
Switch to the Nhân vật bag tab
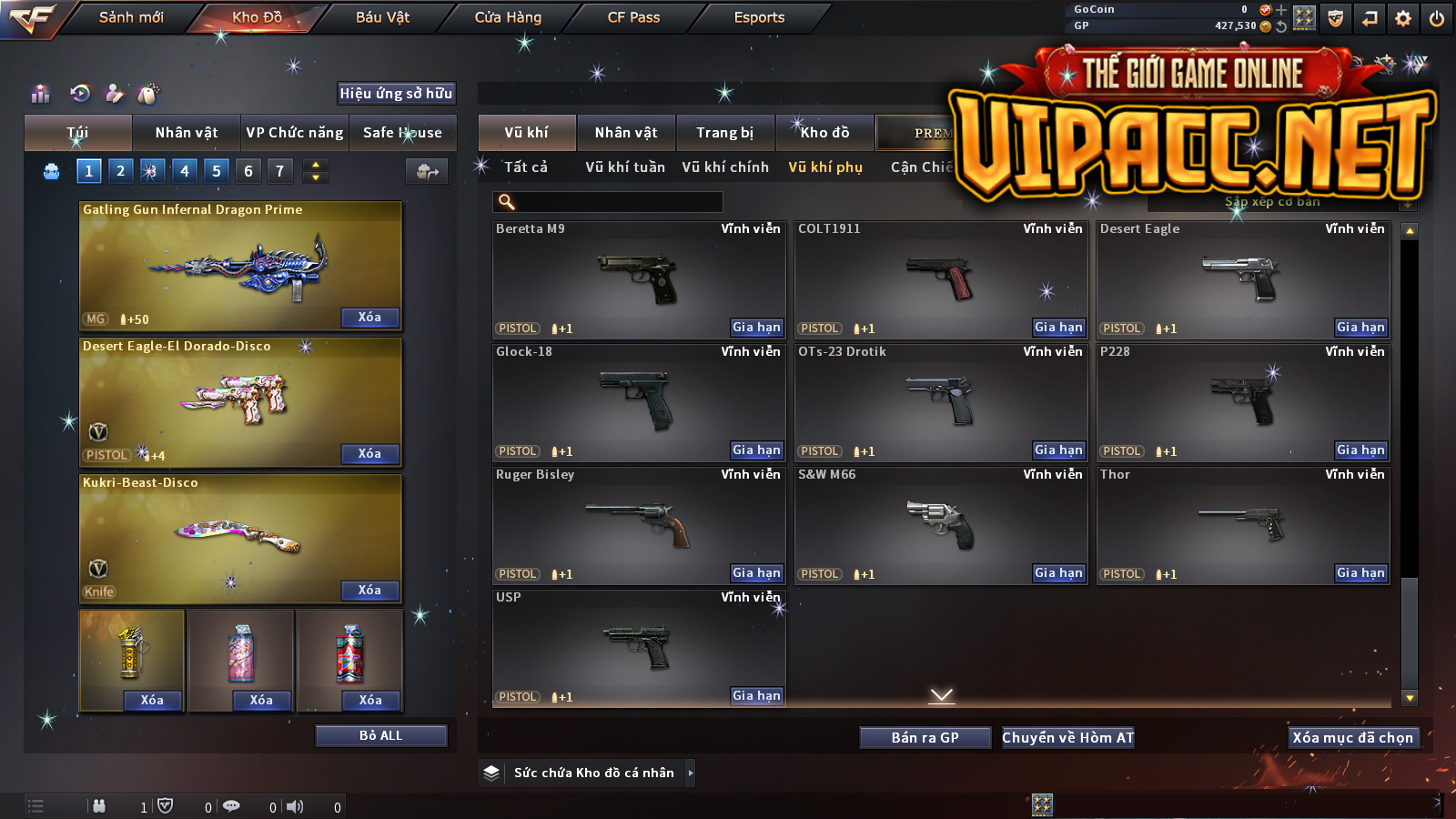click(x=187, y=133)
